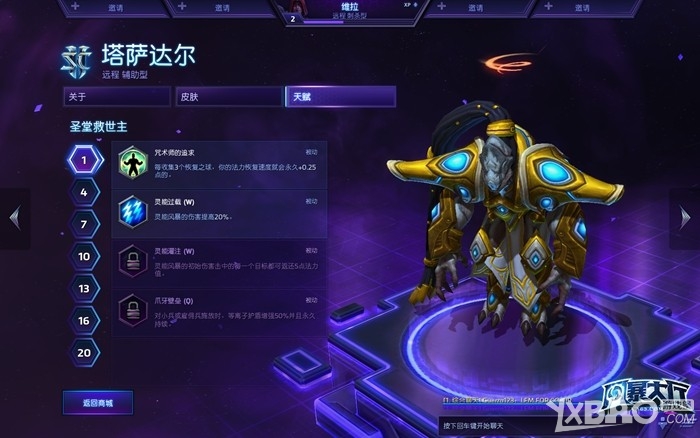Show the level 20 talents
700x438 pixels.
pyautogui.click(x=85, y=352)
